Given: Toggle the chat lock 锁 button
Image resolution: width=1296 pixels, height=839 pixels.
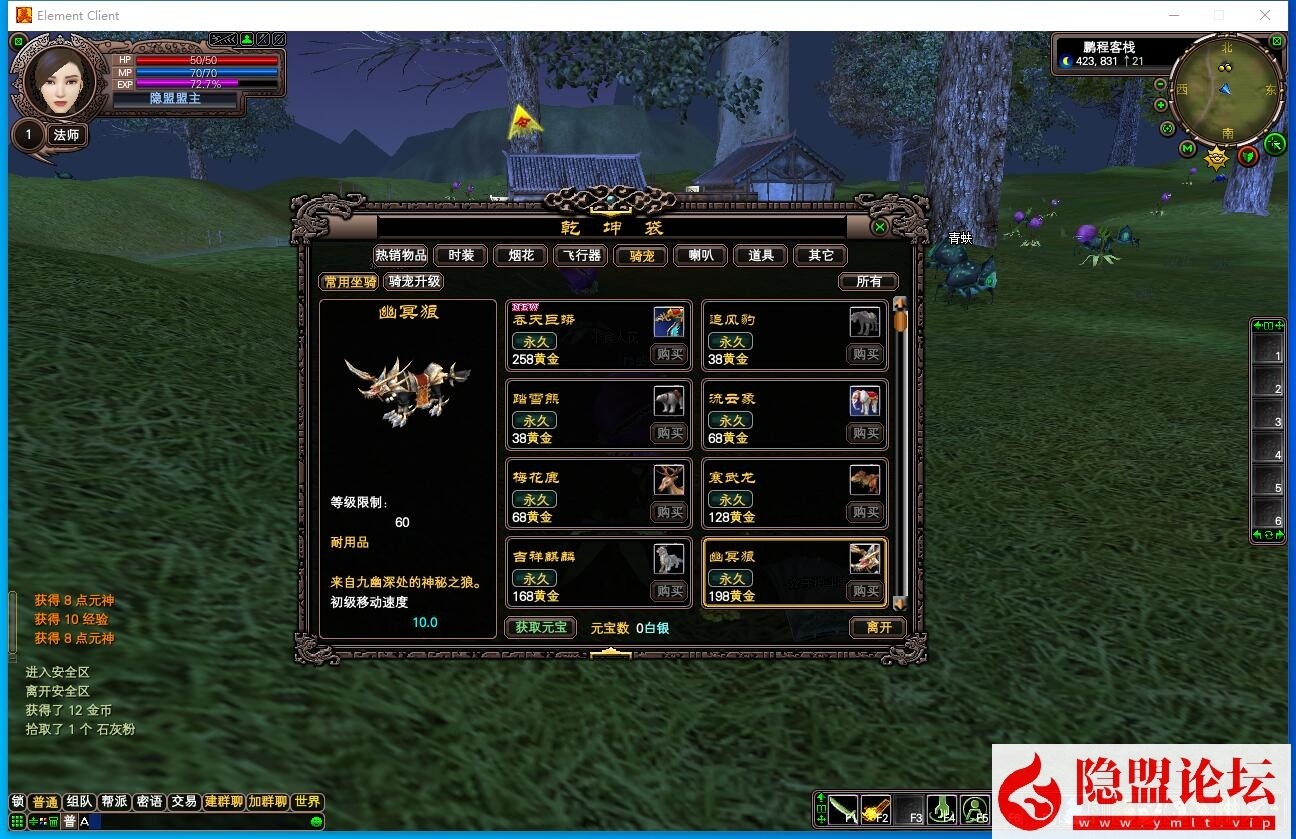Looking at the screenshot, I should [18, 801].
